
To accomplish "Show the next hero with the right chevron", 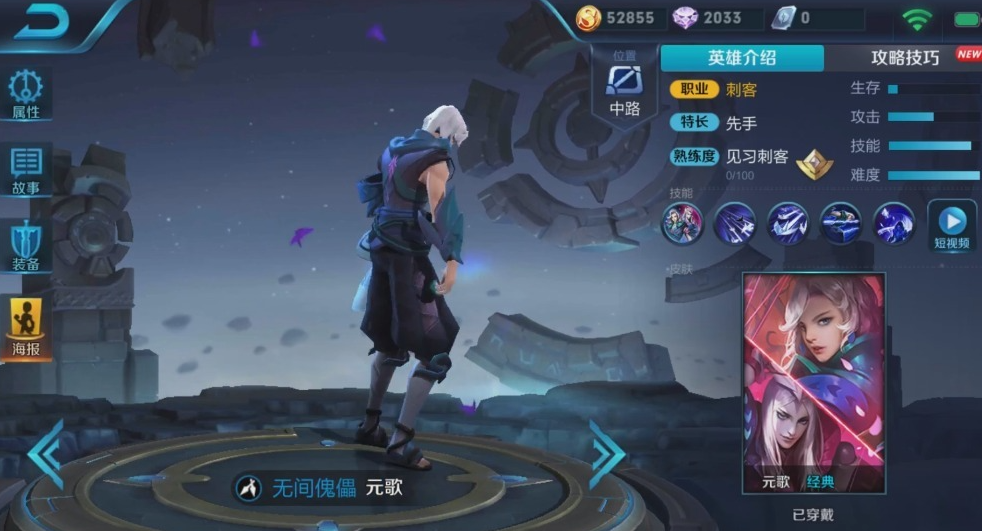I will tap(606, 453).
